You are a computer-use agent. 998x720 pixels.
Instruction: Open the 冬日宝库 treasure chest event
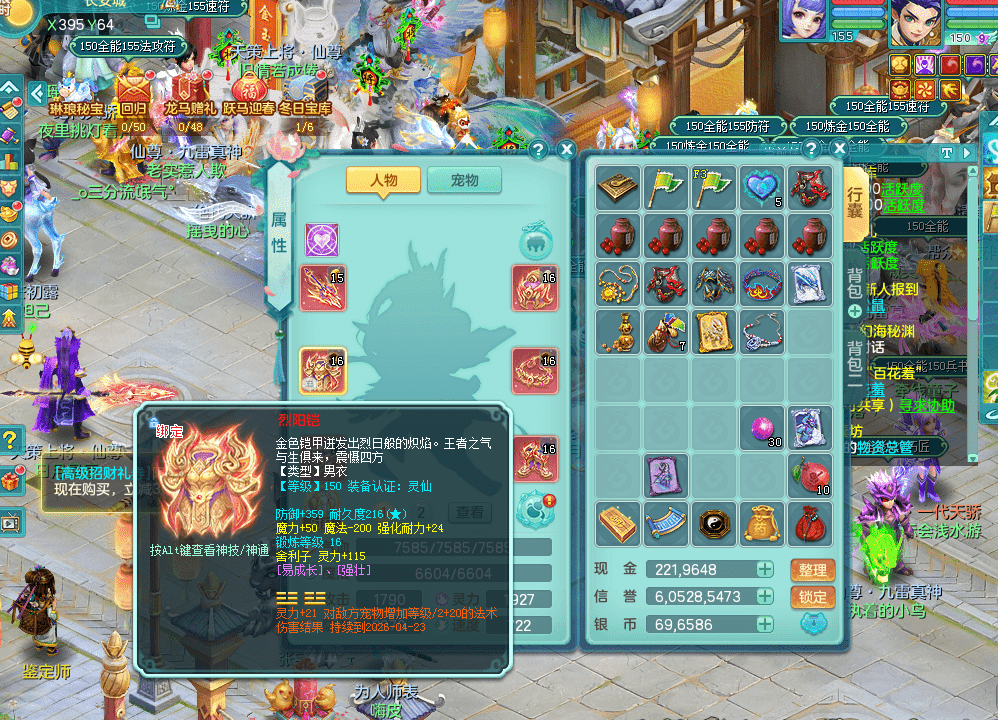point(305,88)
